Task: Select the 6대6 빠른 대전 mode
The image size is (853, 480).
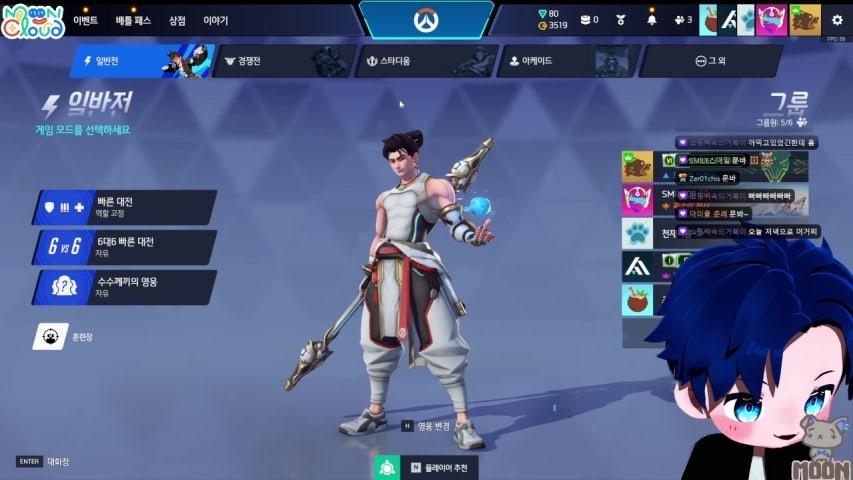Action: point(124,246)
